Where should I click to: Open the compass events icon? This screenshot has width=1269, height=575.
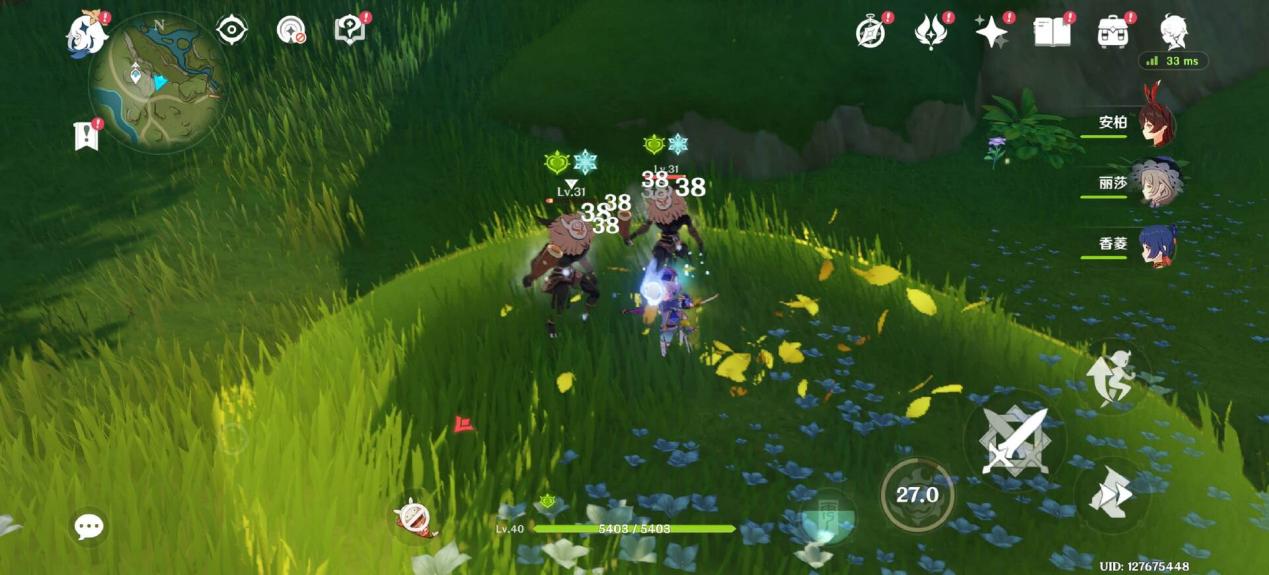pyautogui.click(x=870, y=32)
